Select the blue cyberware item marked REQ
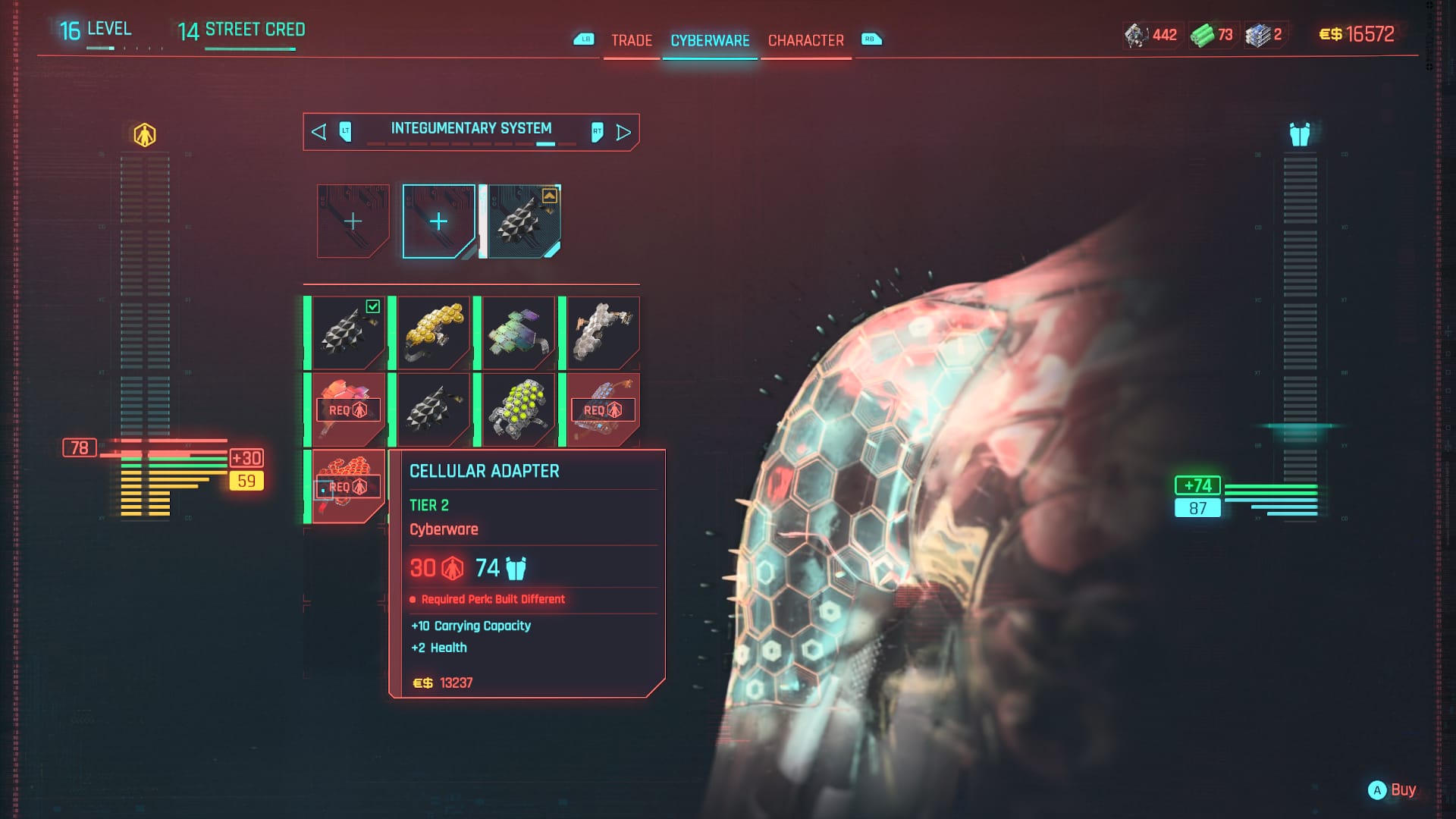Image resolution: width=1456 pixels, height=819 pixels. click(603, 409)
